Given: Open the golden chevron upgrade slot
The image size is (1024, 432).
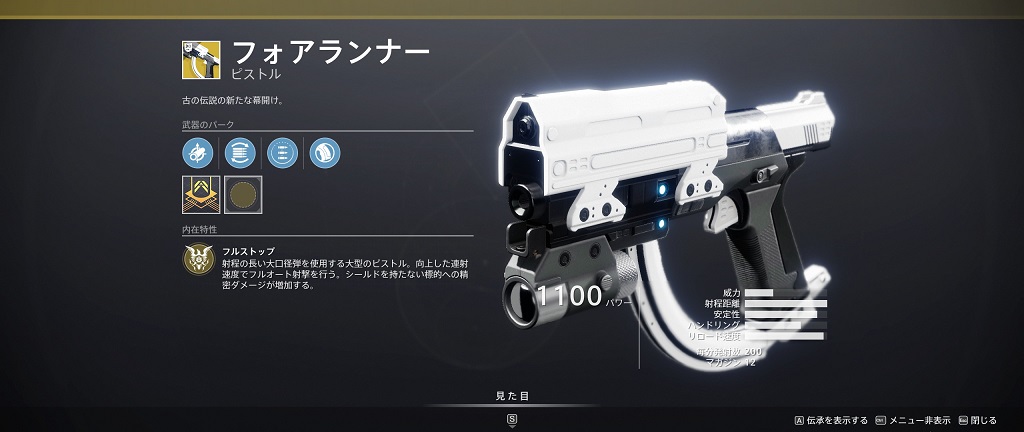Looking at the screenshot, I should [x=201, y=195].
